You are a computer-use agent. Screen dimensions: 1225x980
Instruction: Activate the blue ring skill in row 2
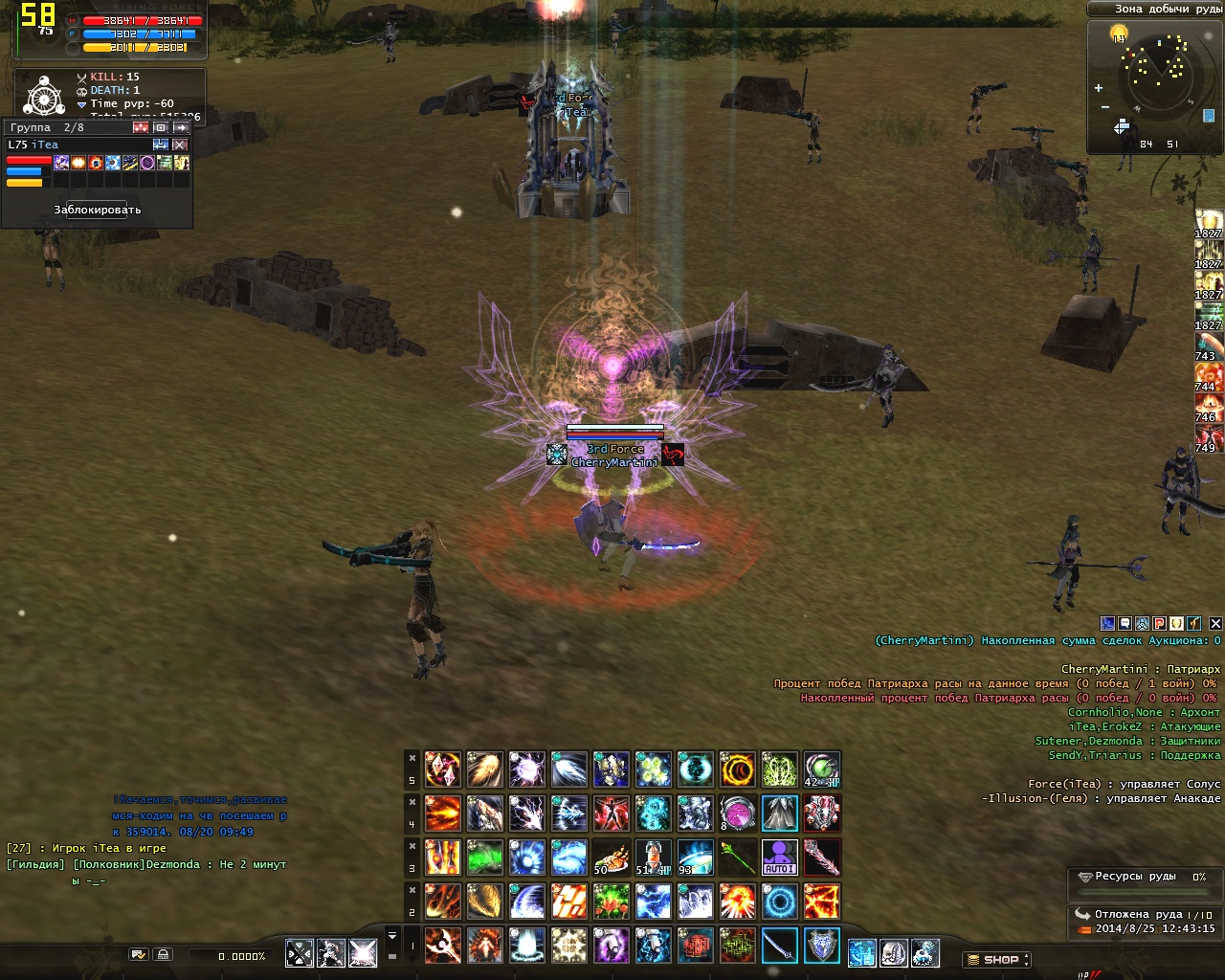tap(780, 902)
